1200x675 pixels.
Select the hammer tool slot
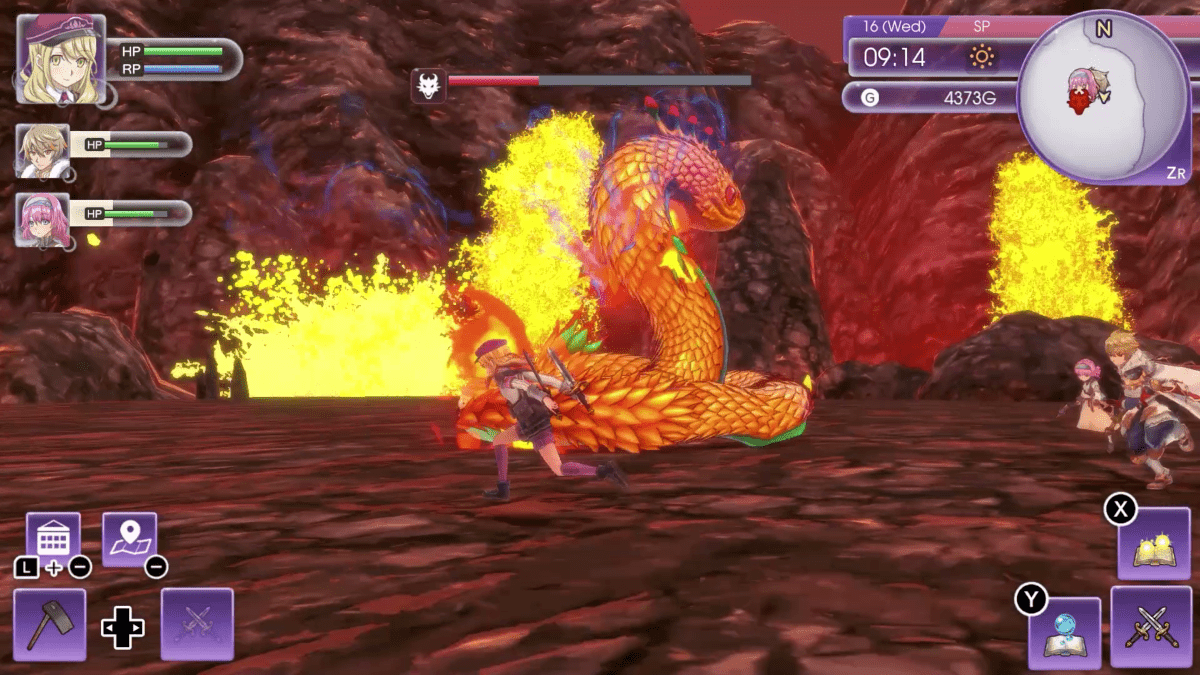pos(50,624)
